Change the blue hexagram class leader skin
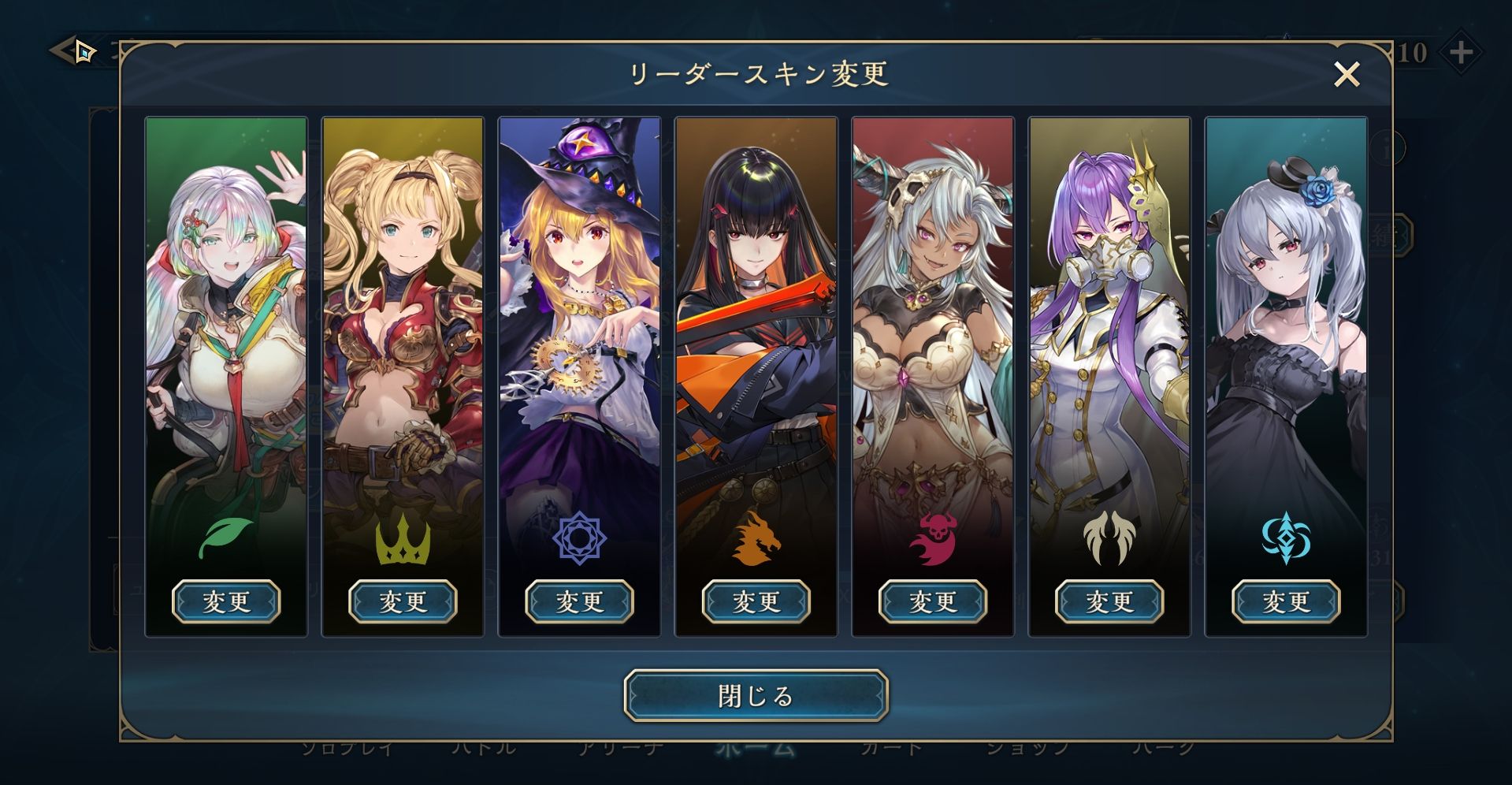This screenshot has width=1512, height=785. [579, 602]
